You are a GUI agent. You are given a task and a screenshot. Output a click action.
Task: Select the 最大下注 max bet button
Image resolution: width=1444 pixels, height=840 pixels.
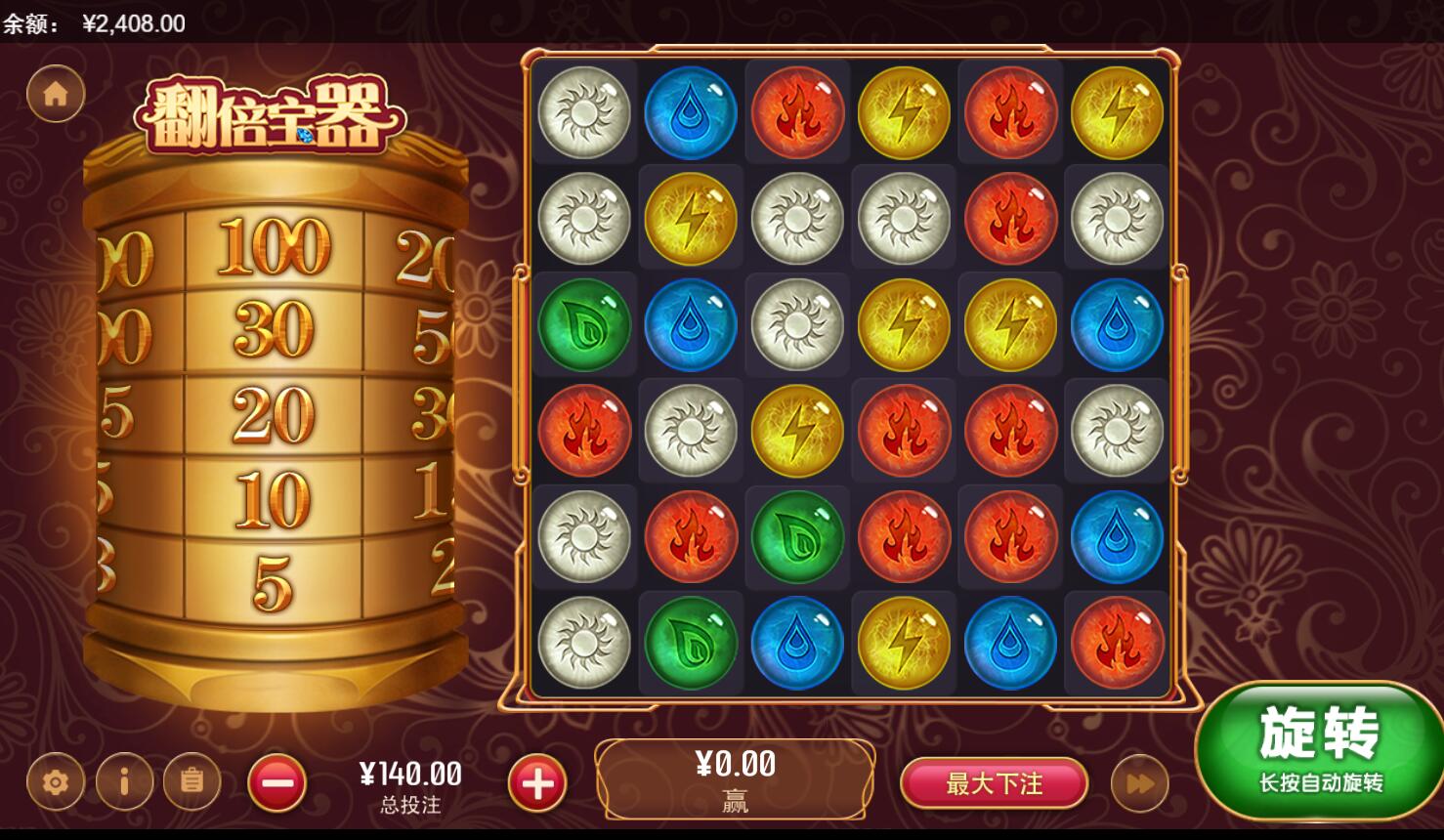point(994,783)
